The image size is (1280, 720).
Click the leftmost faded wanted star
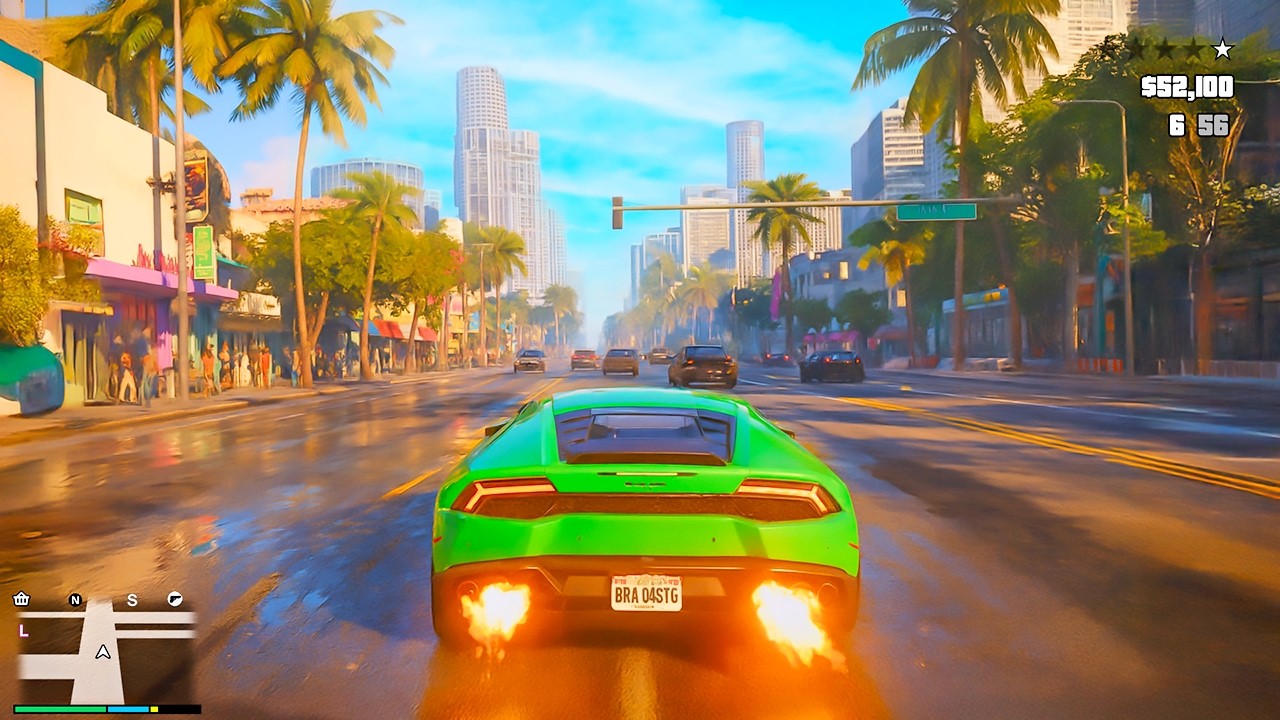pyautogui.click(x=1137, y=48)
